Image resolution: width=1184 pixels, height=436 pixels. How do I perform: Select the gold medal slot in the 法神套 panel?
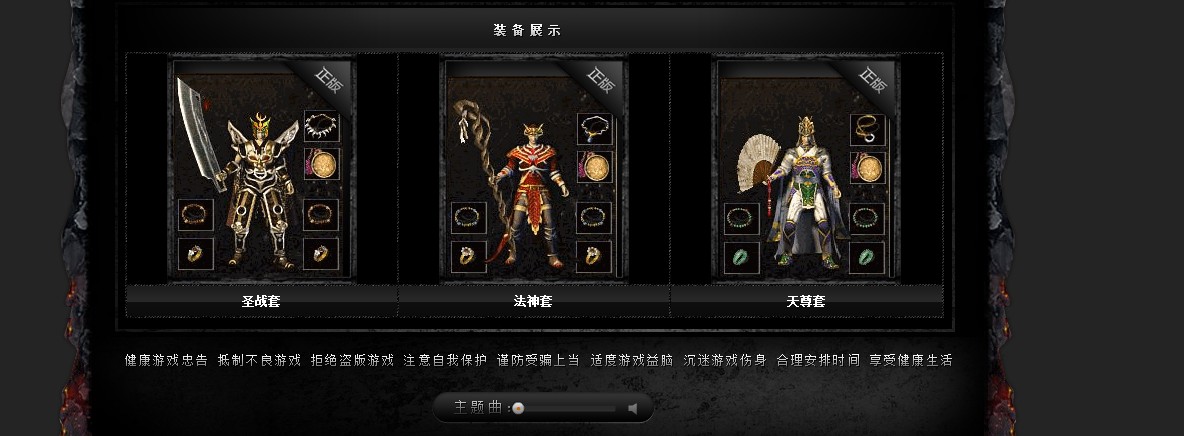[x=594, y=166]
